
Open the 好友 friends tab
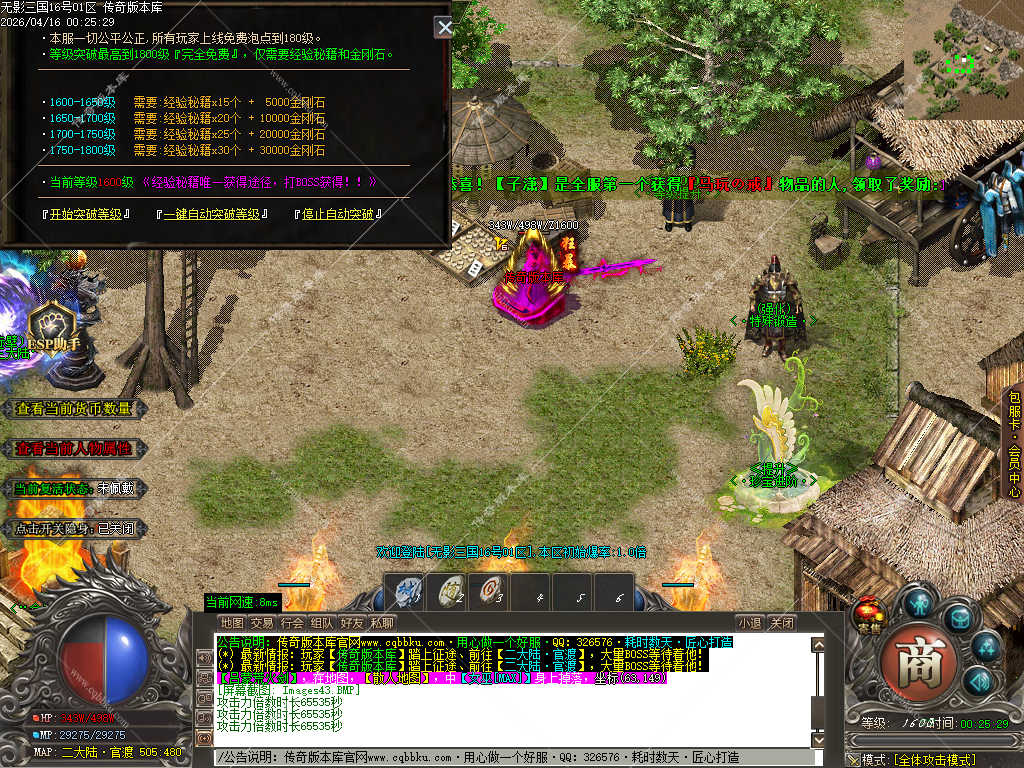click(x=351, y=623)
